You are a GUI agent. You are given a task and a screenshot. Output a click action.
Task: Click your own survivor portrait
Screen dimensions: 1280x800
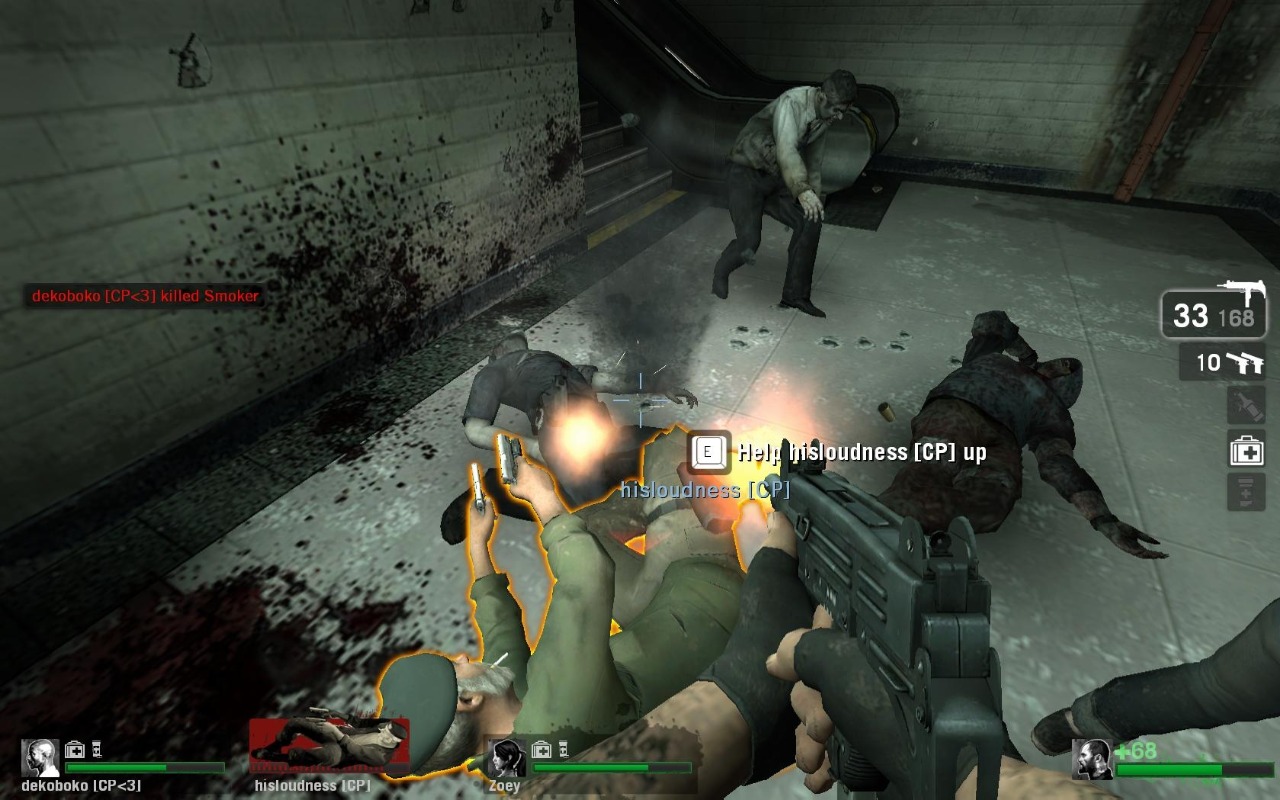tap(1092, 760)
